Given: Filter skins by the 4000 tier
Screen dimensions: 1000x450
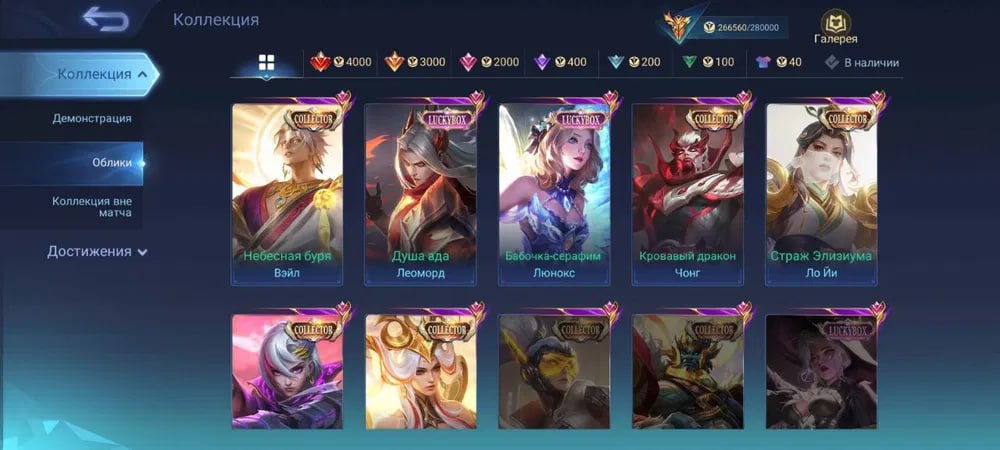Looking at the screenshot, I should click(341, 62).
